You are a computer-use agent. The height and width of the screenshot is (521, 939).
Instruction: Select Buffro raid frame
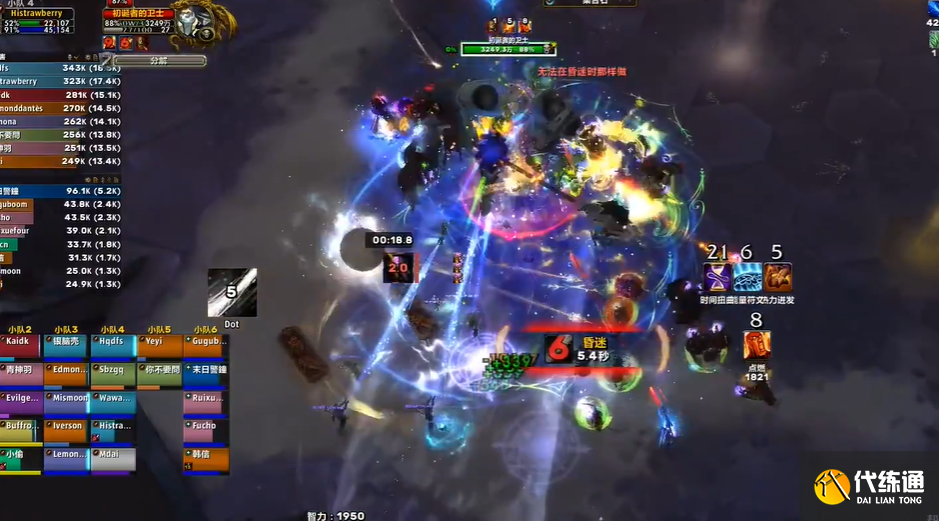pyautogui.click(x=20, y=430)
